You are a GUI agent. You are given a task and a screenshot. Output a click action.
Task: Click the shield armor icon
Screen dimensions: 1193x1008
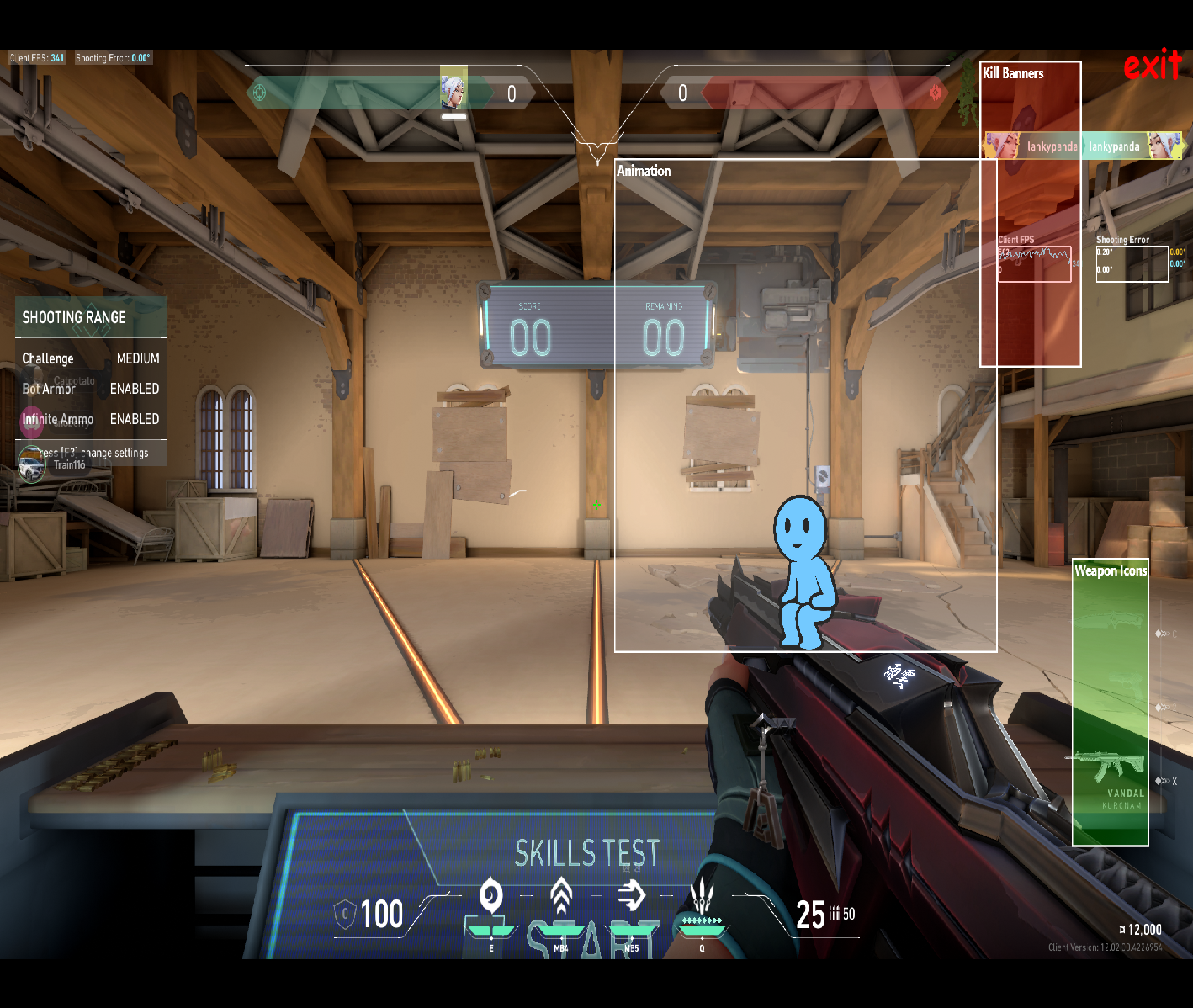pyautogui.click(x=345, y=915)
